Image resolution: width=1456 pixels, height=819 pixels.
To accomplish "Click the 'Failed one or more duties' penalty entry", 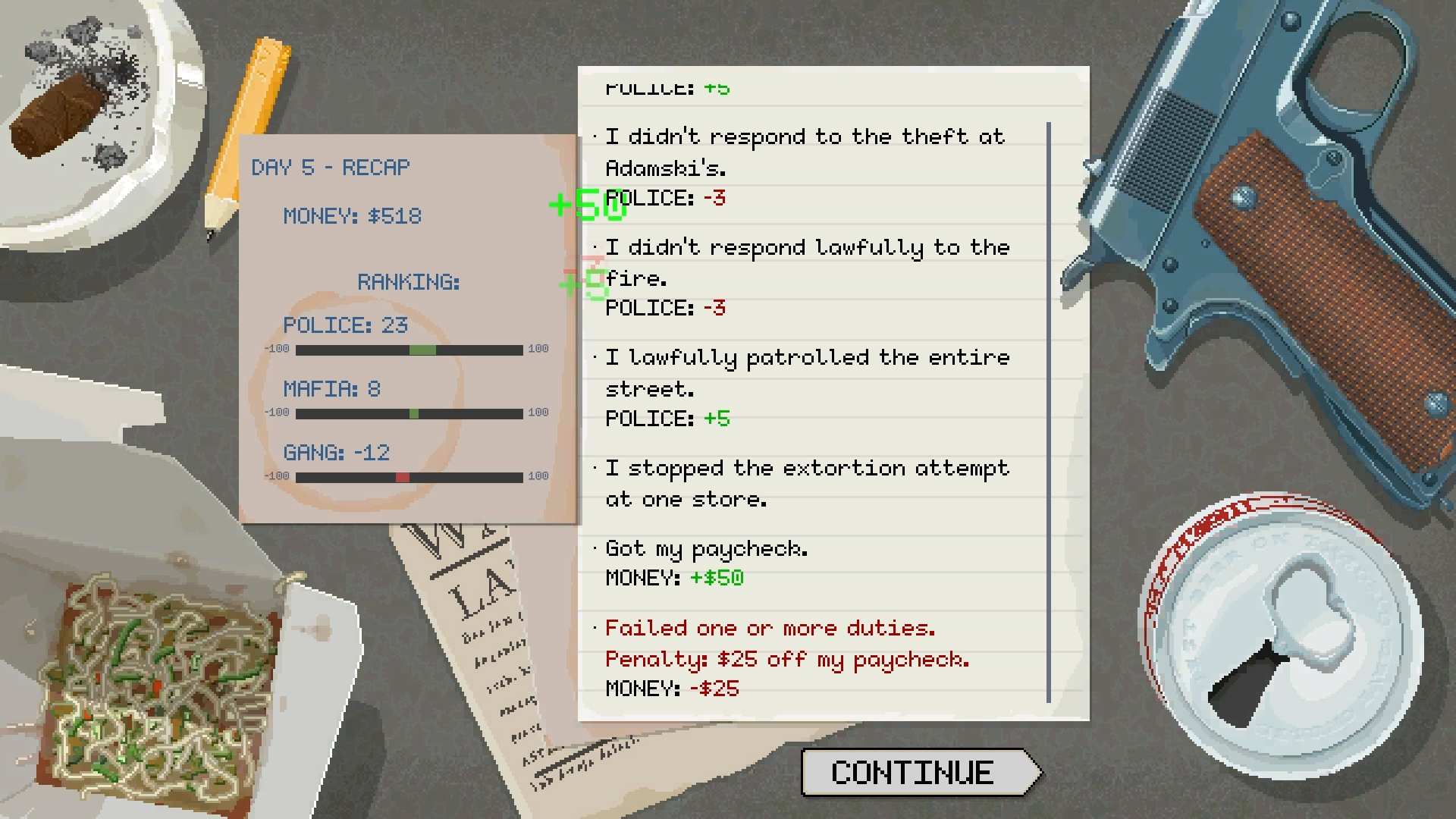I will pyautogui.click(x=768, y=628).
